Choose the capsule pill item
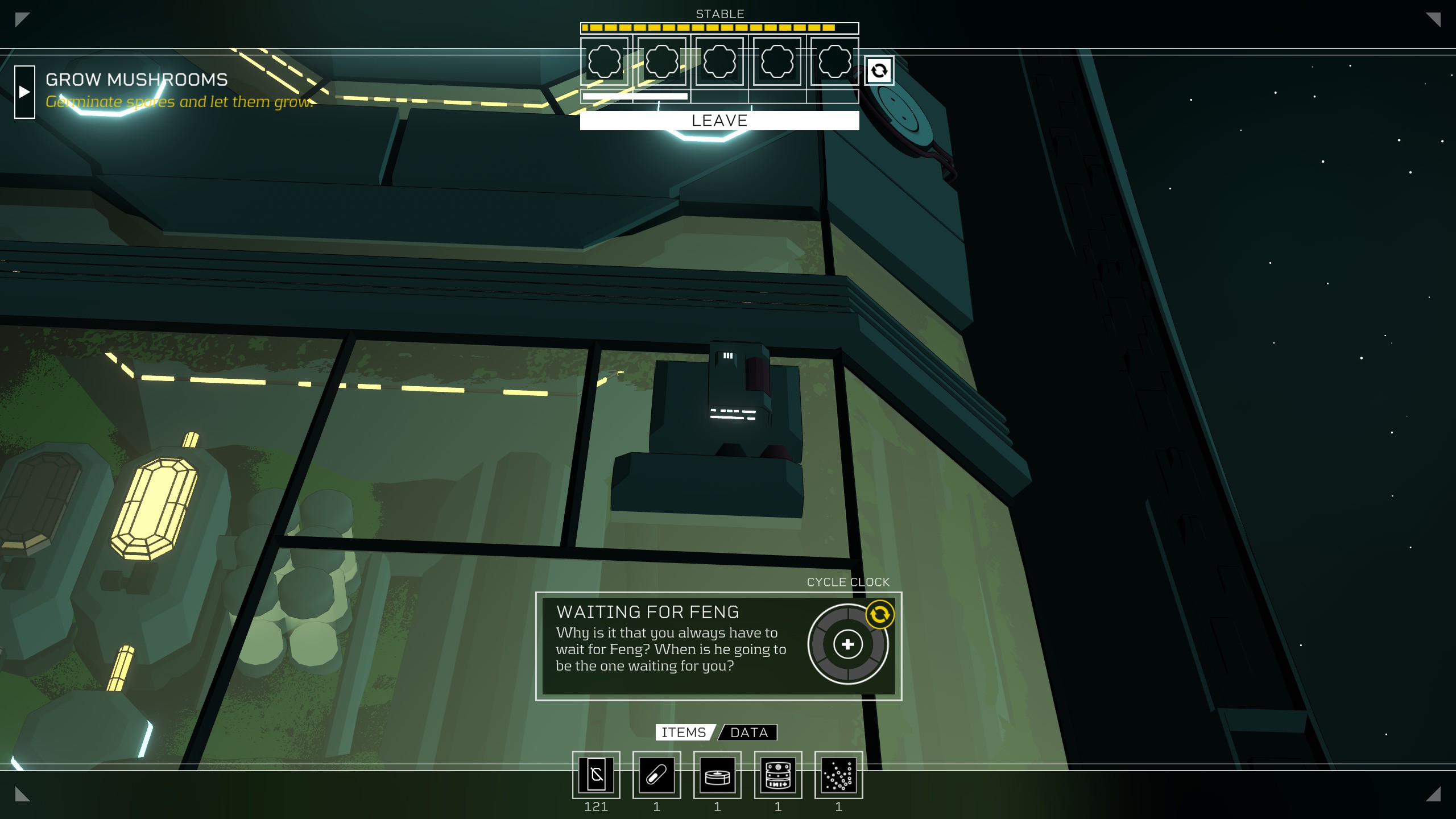The height and width of the screenshot is (819, 1456). pos(656,775)
